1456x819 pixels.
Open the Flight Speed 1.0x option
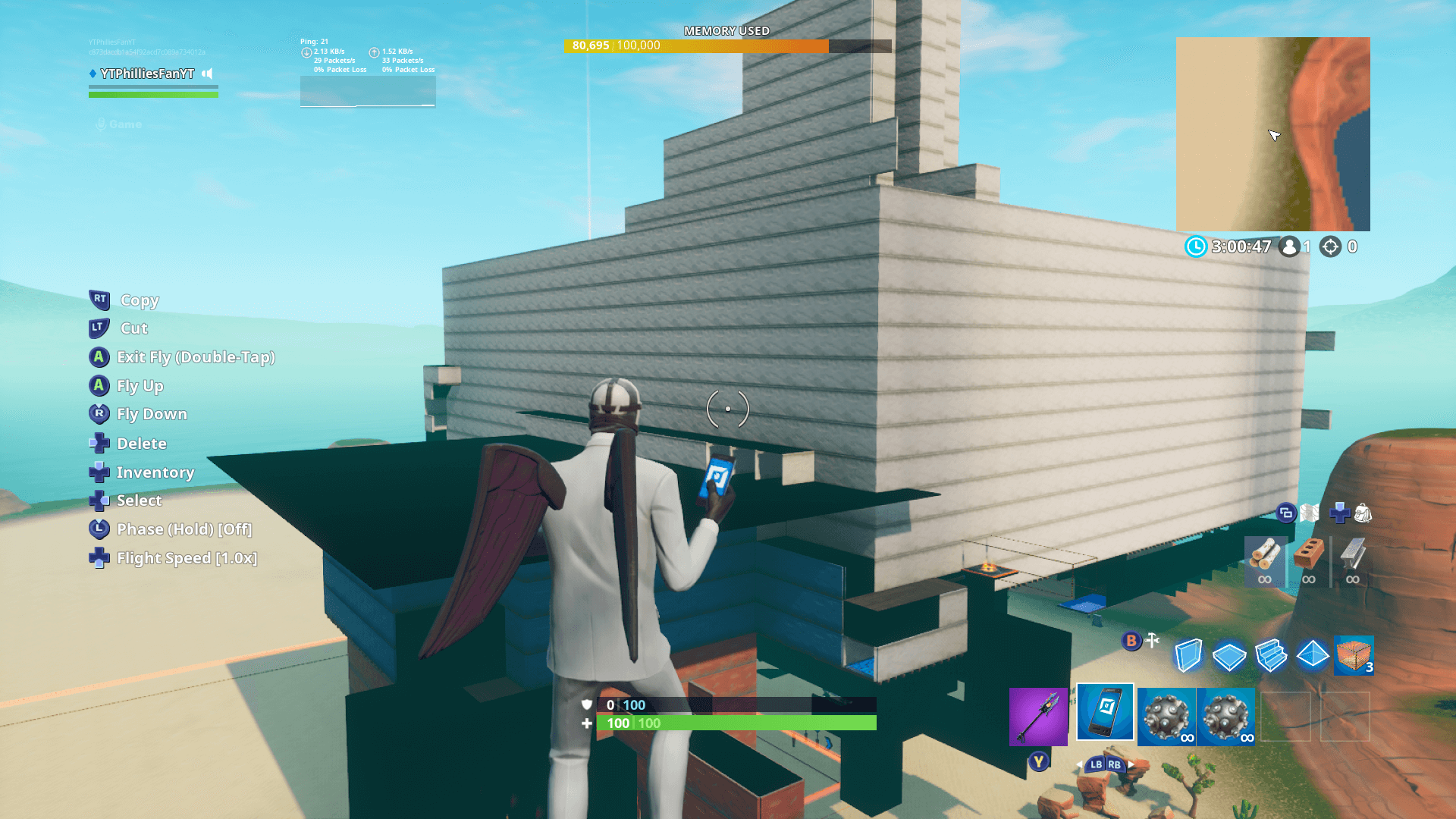click(187, 558)
